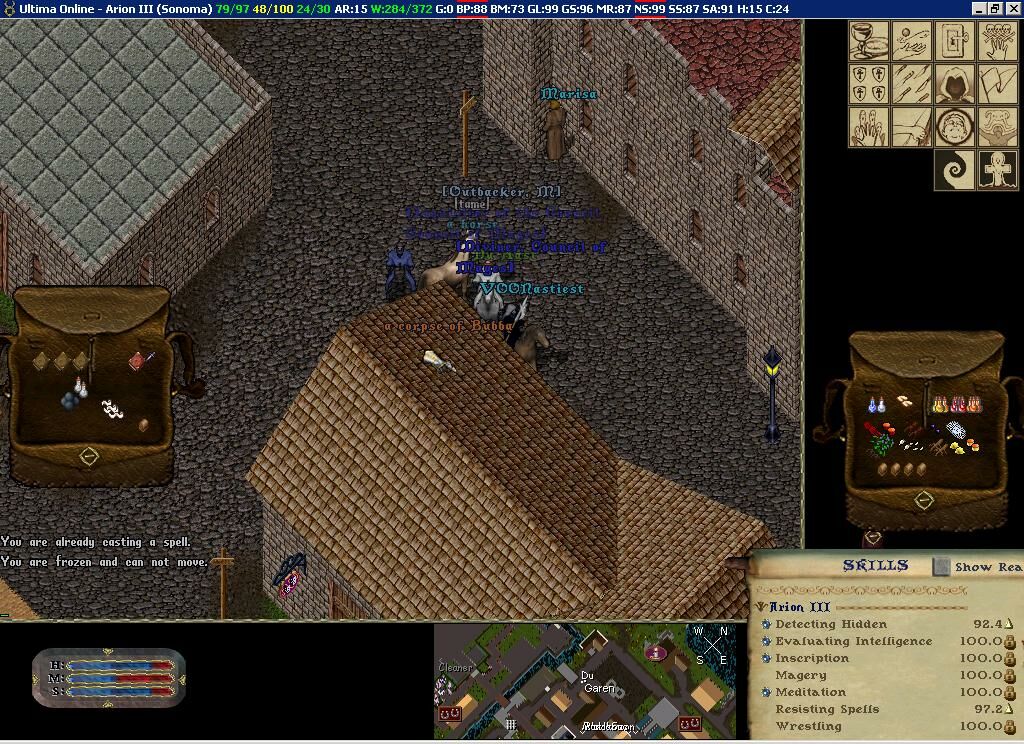This screenshot has width=1024, height=744.
Task: Toggle the Show Real checkbox in Skills
Action: pos(942,566)
